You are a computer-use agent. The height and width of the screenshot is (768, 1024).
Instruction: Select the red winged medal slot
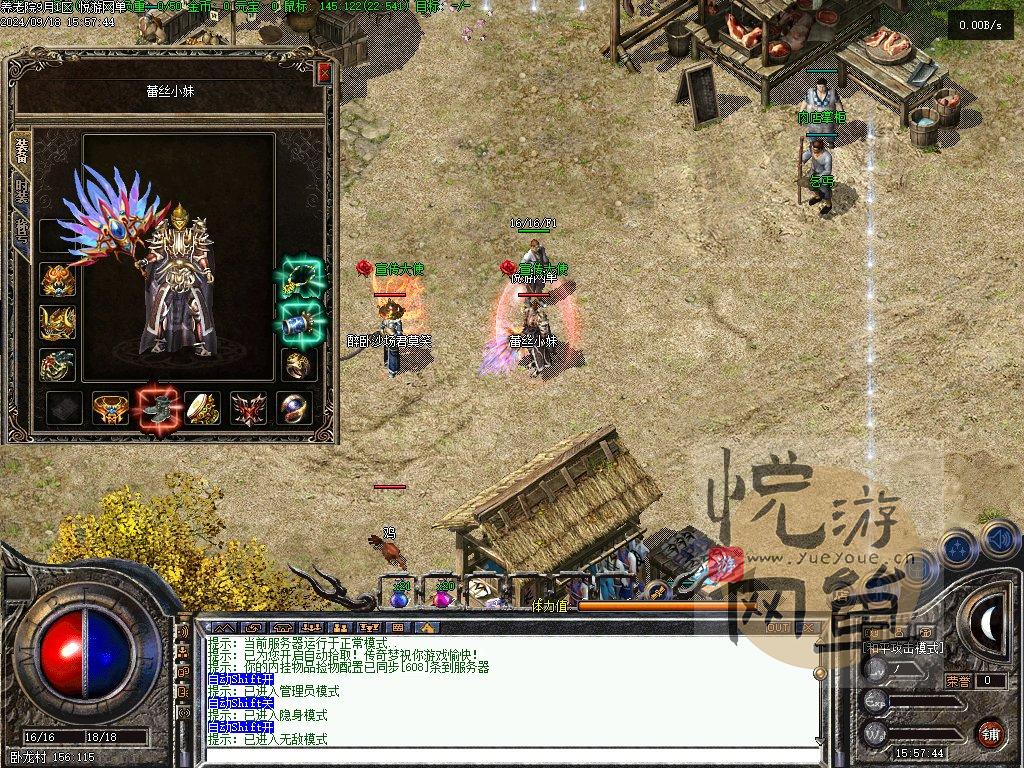(248, 408)
